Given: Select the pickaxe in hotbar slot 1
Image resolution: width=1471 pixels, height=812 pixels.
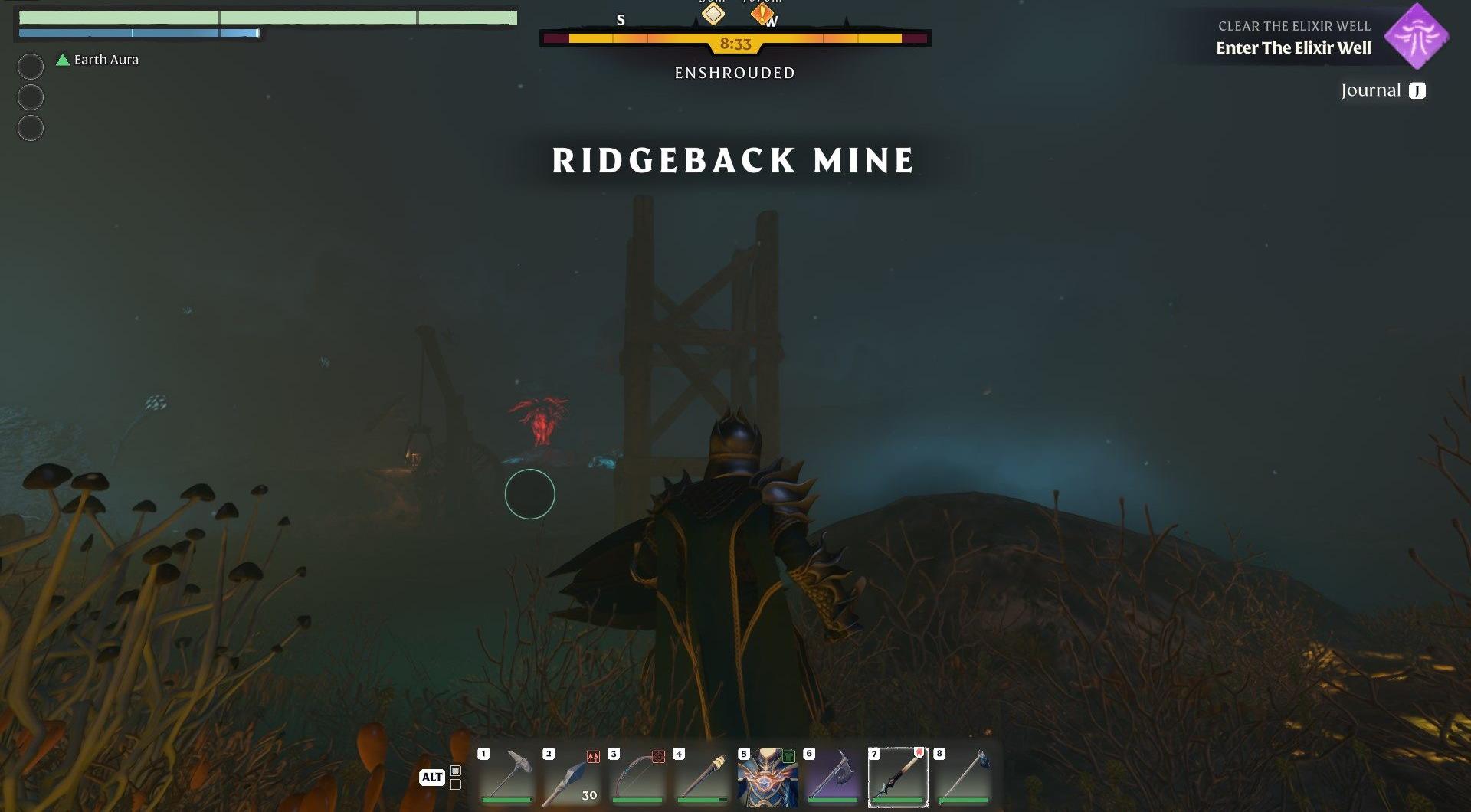Looking at the screenshot, I should click(507, 776).
